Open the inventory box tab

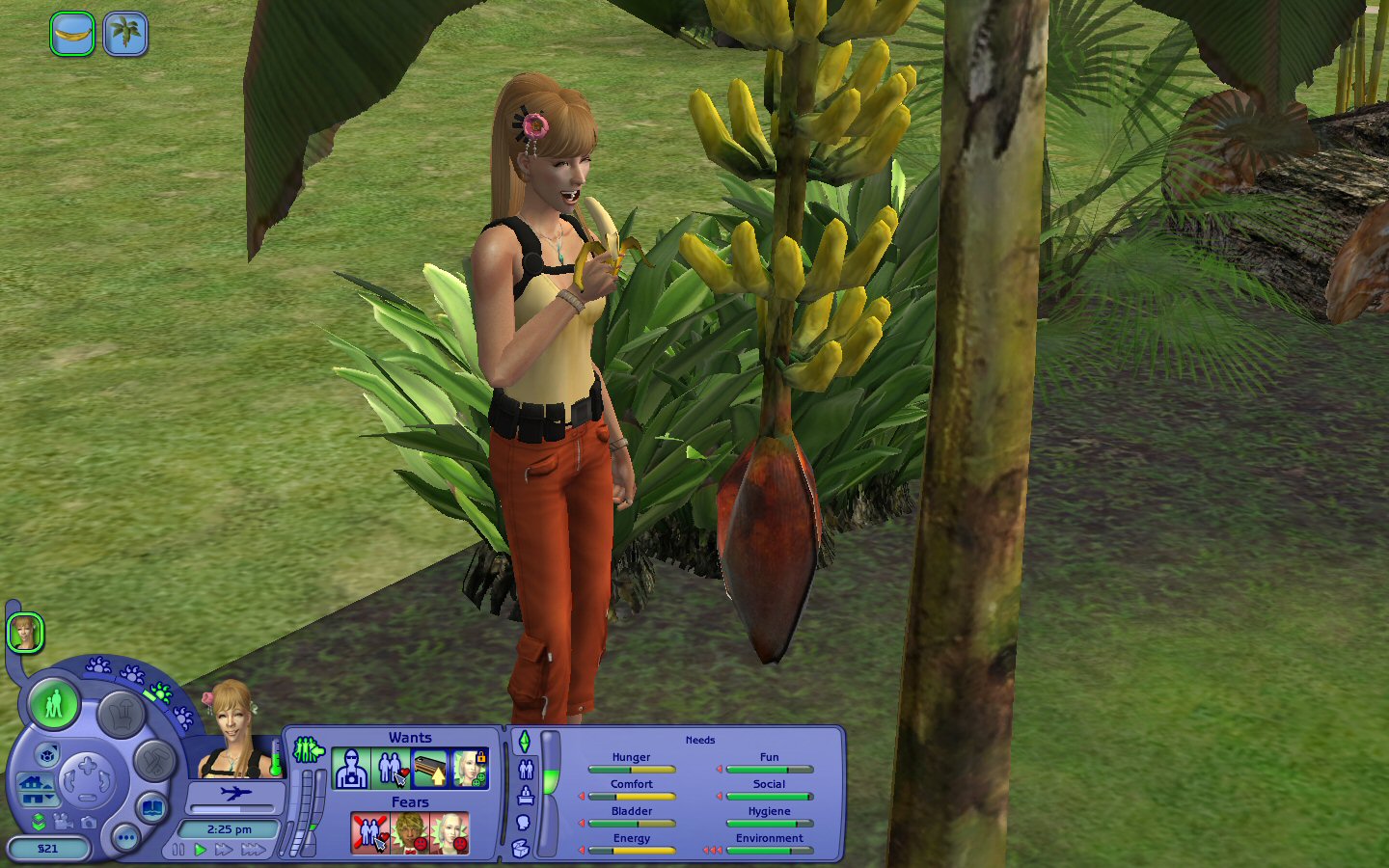[x=521, y=849]
